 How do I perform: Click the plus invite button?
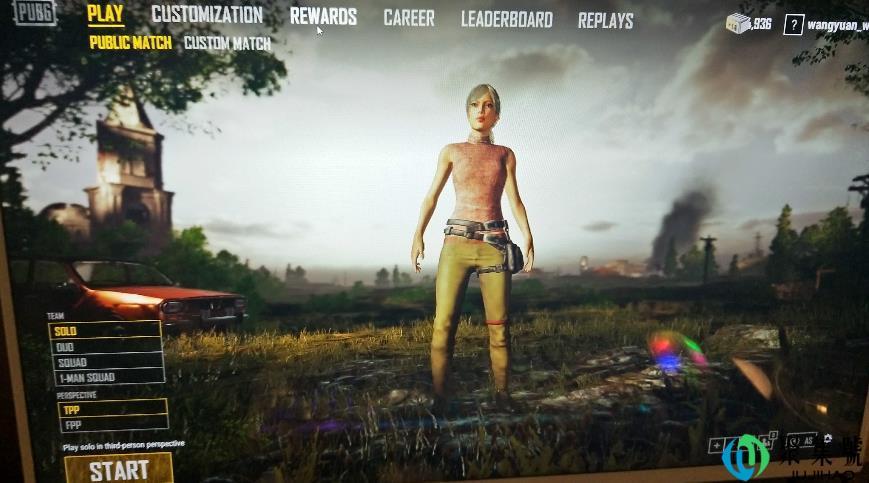tap(716, 446)
